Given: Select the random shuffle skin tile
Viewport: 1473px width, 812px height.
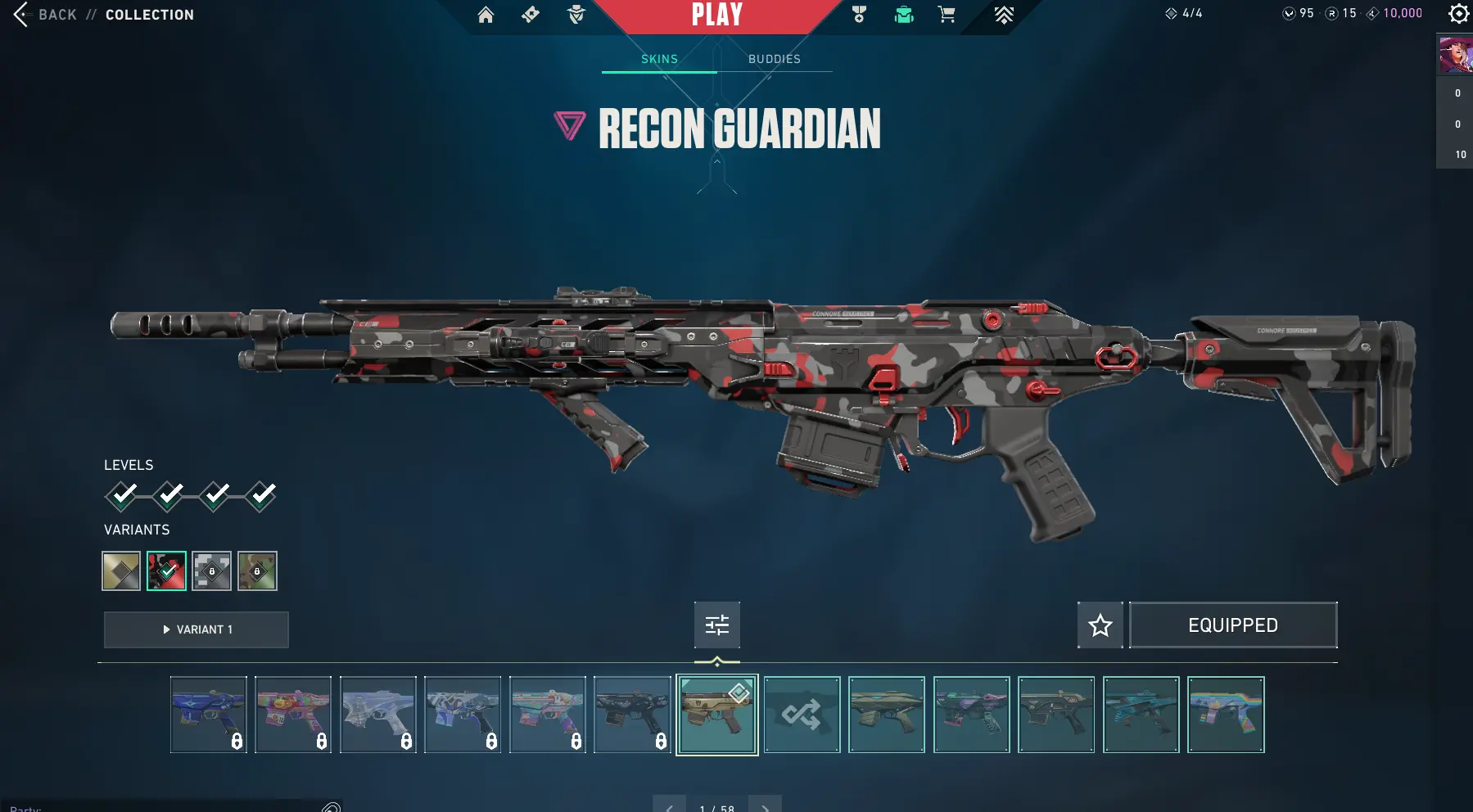Looking at the screenshot, I should (802, 715).
